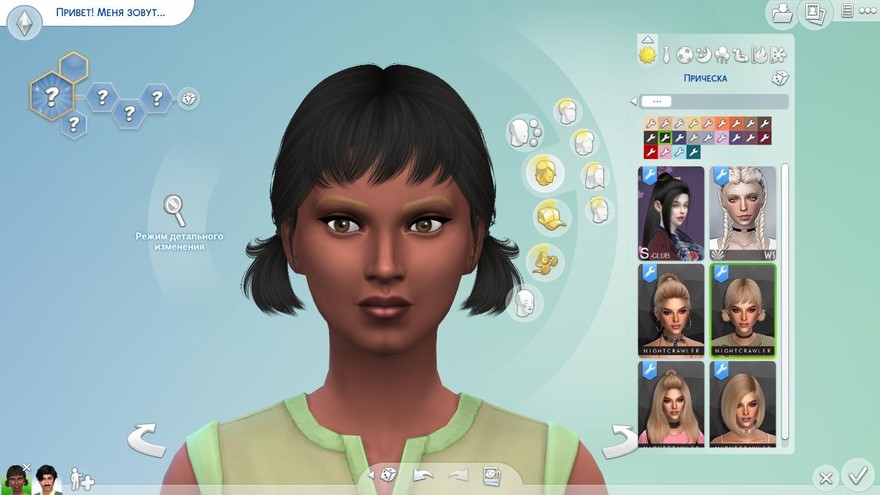Randomize traits with the dice icon
880x495 pixels.
(188, 98)
